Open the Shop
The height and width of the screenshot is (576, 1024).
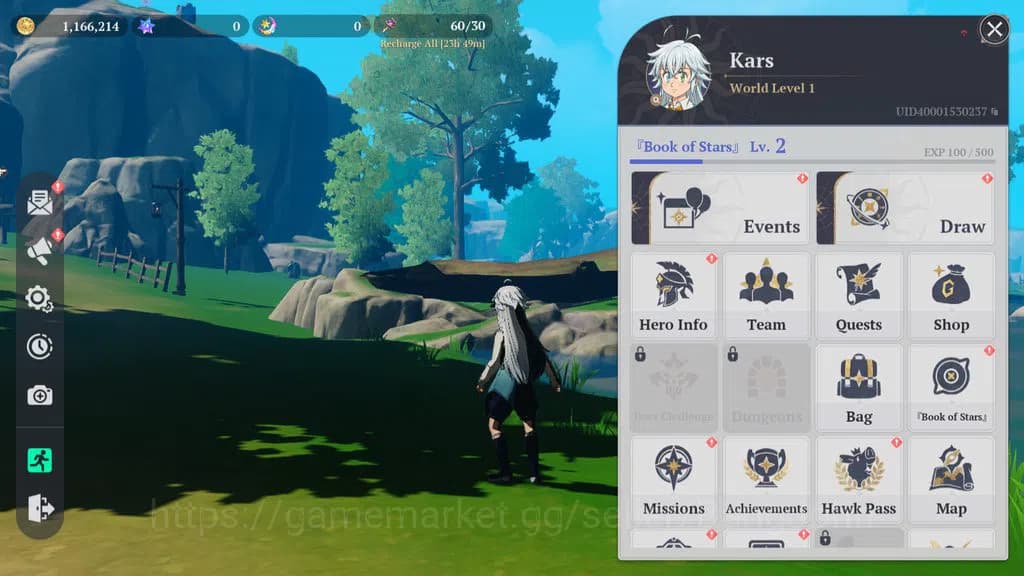[x=951, y=296]
